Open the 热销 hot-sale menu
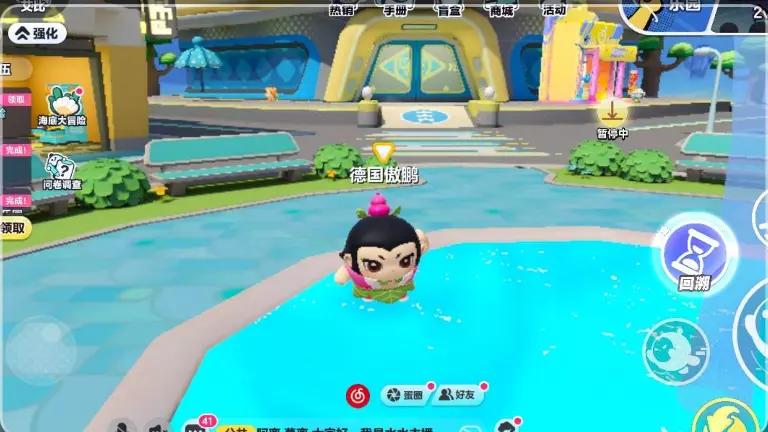 click(341, 9)
